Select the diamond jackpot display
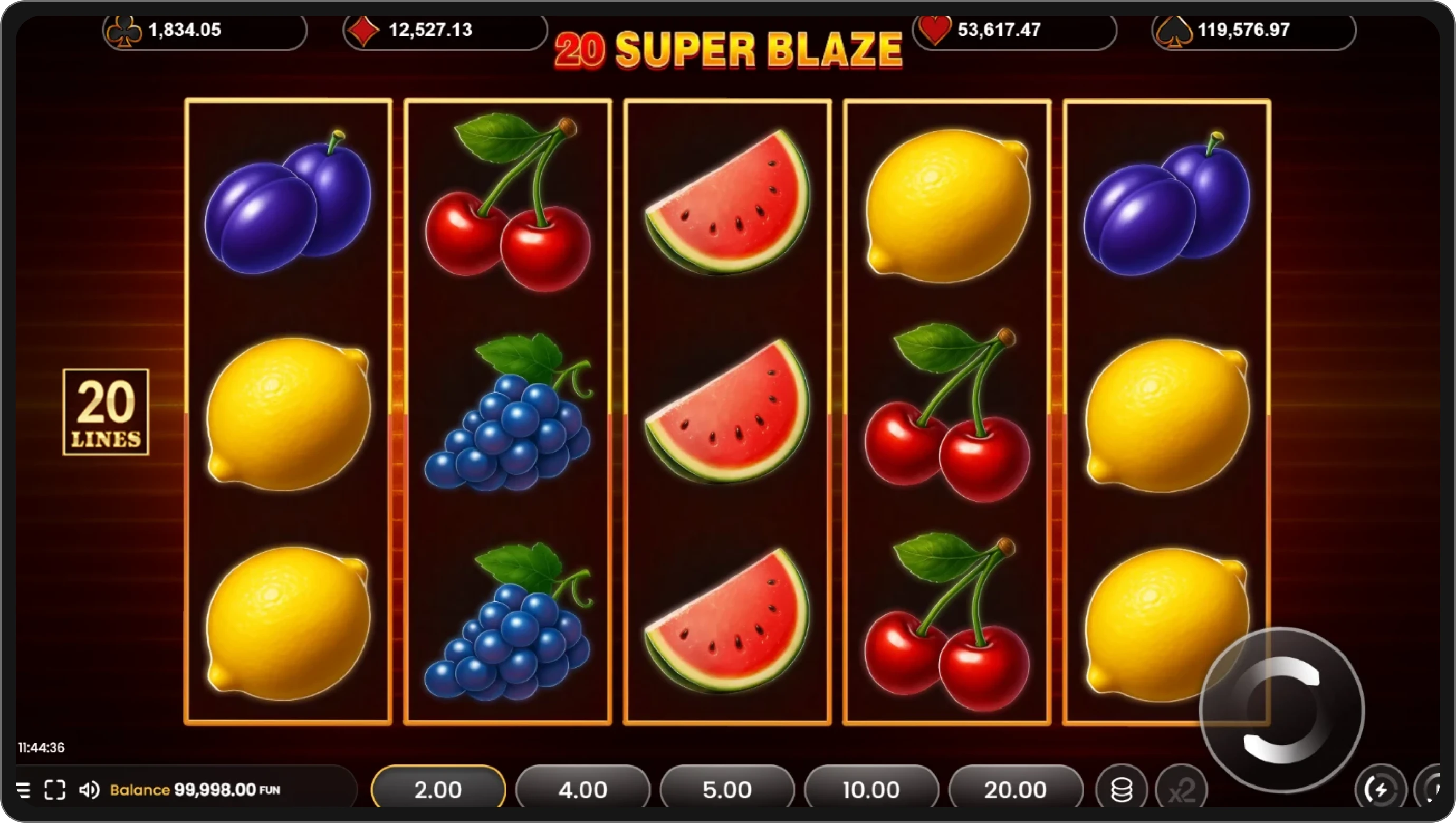 pyautogui.click(x=444, y=31)
